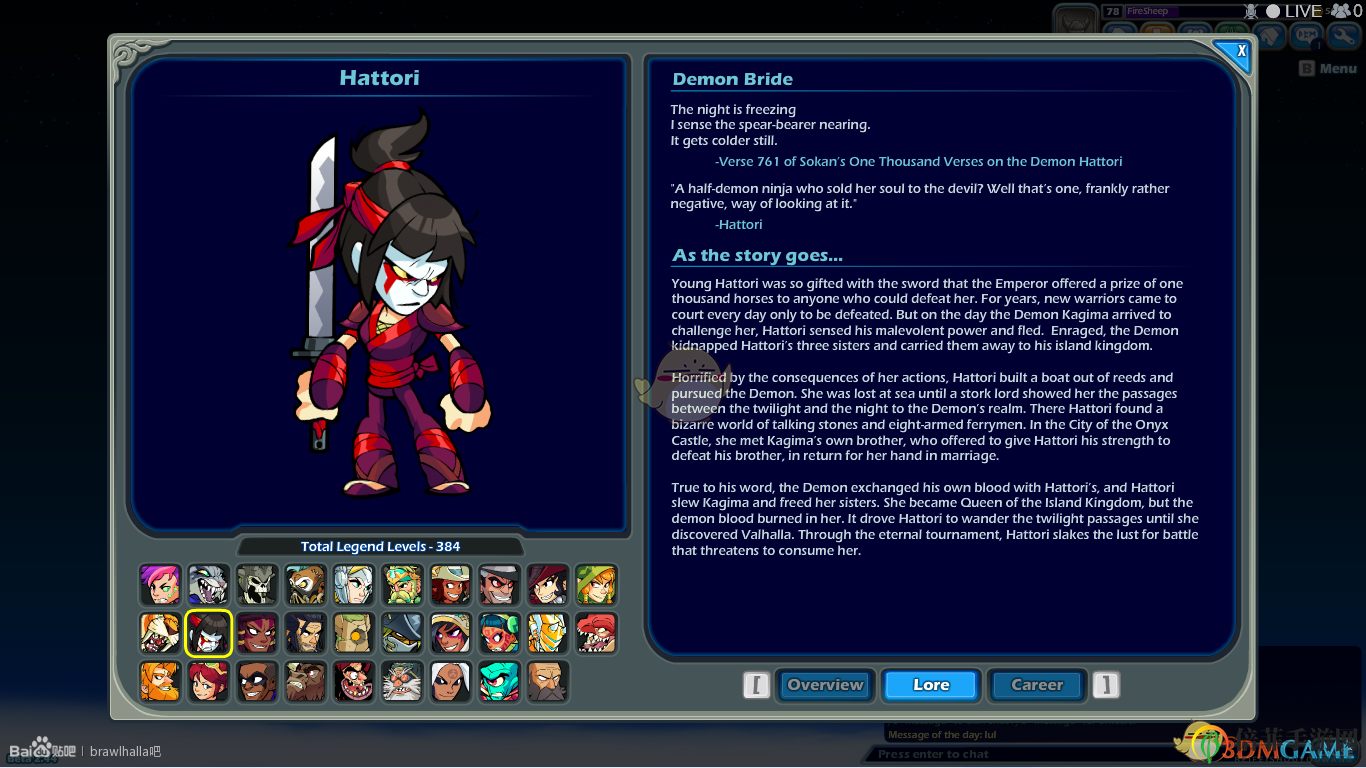
Task: Pick the bald dark-bearded man portrait
Action: tap(547, 681)
